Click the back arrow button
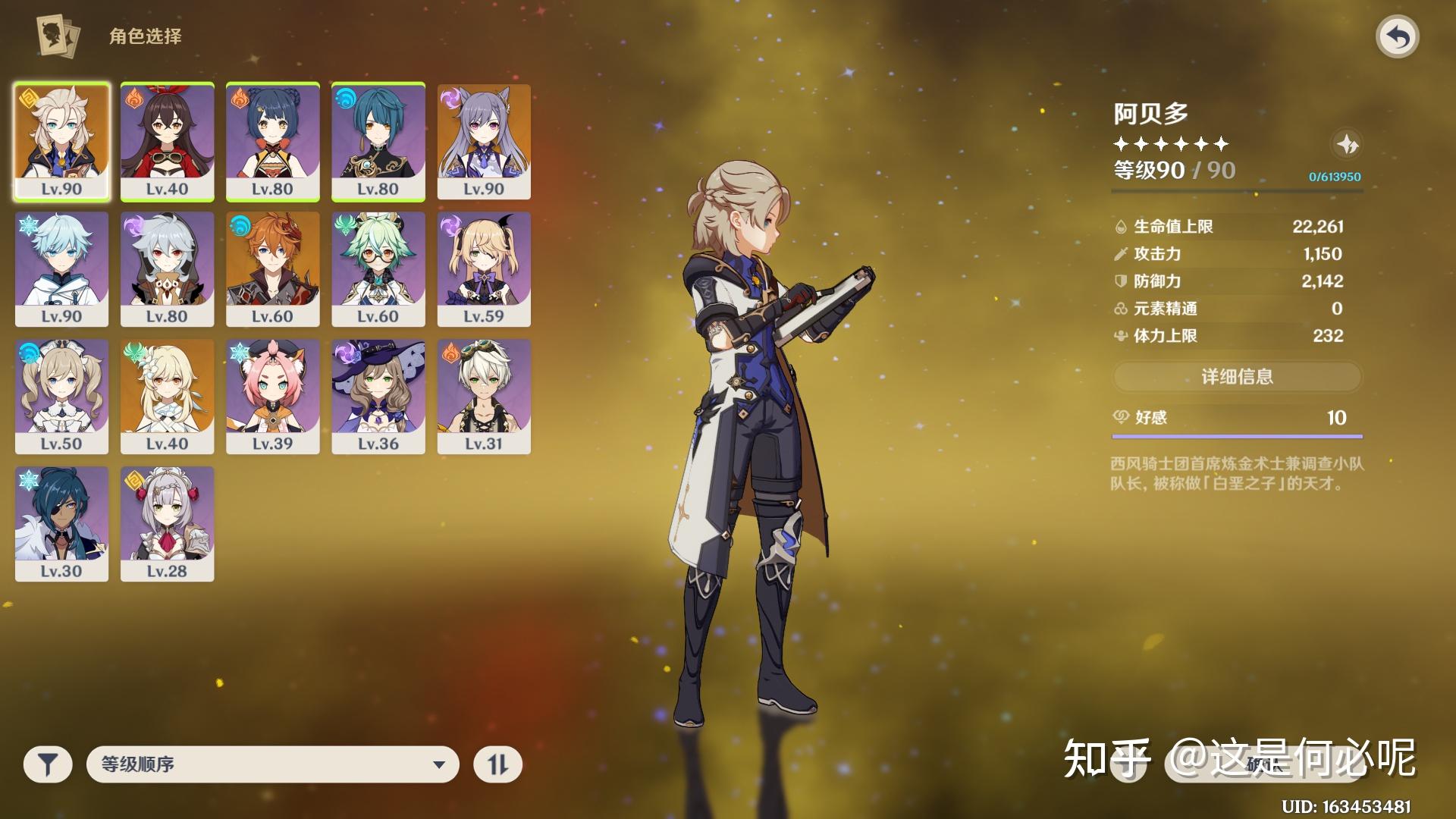 1397,36
